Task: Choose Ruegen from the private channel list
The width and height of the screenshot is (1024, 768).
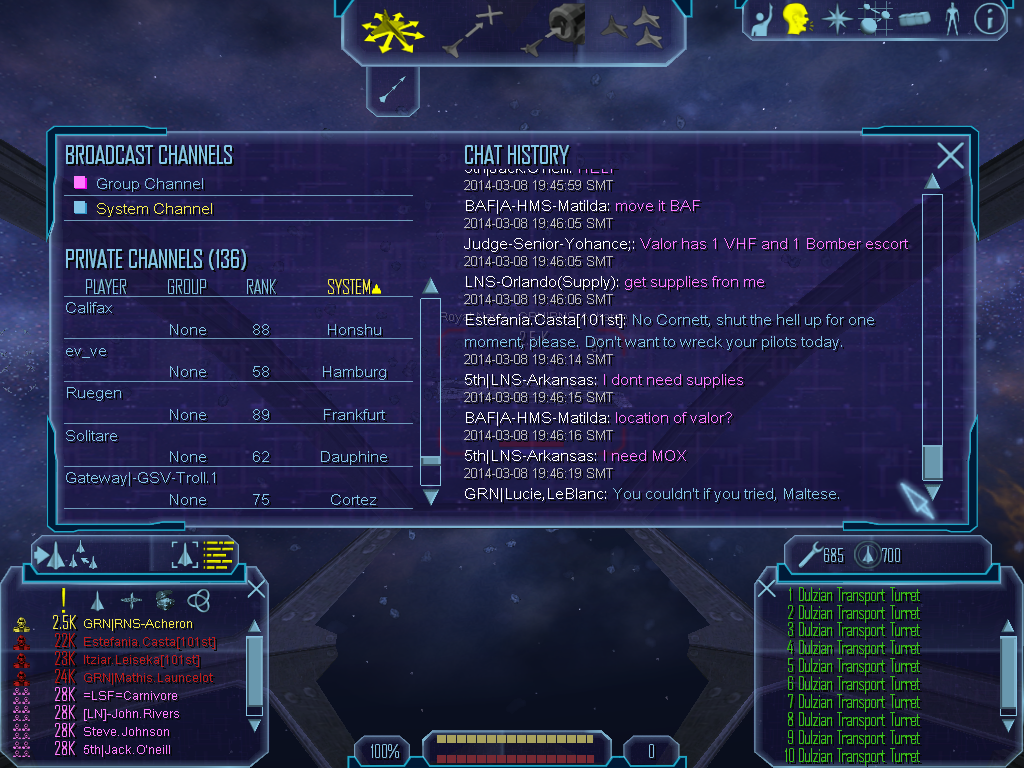Action: (x=94, y=393)
